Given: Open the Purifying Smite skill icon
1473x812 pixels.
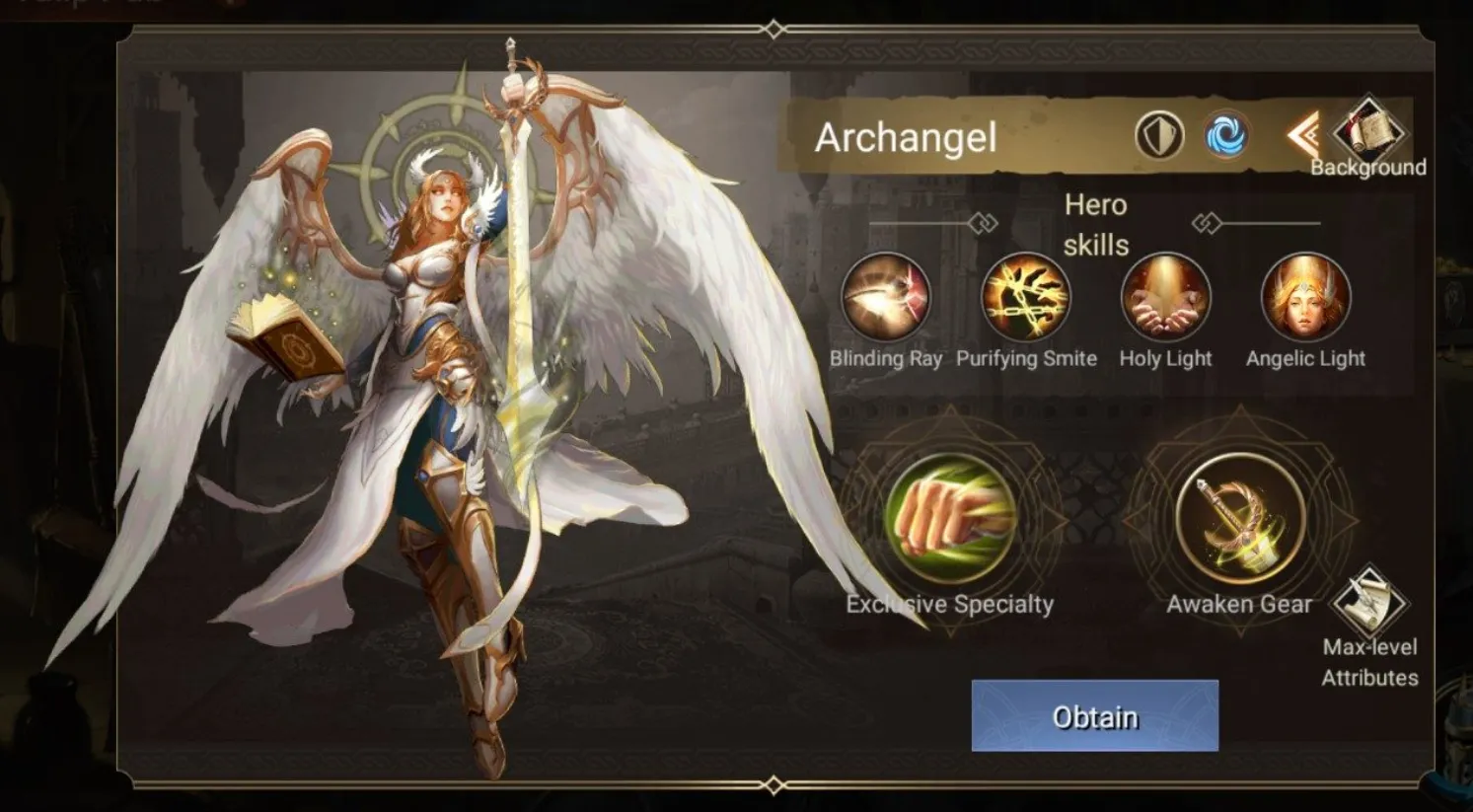Looking at the screenshot, I should [x=1026, y=298].
